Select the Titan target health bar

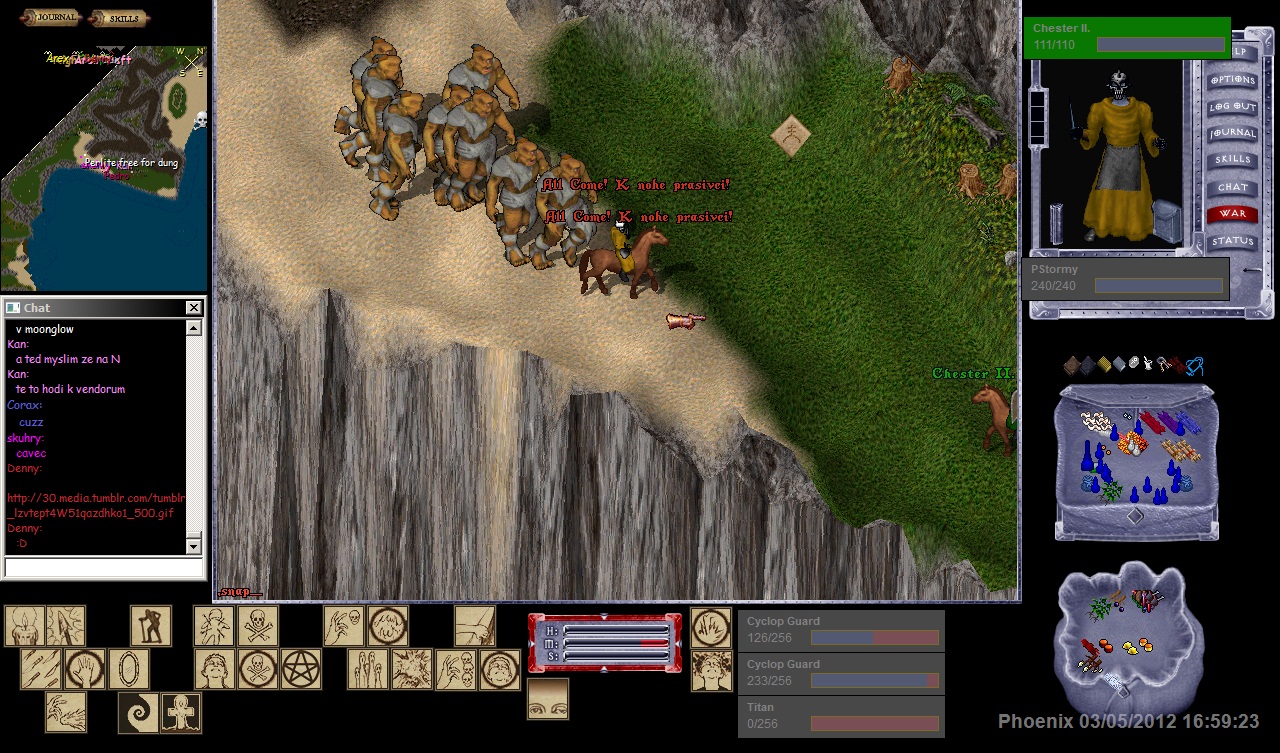point(841,716)
